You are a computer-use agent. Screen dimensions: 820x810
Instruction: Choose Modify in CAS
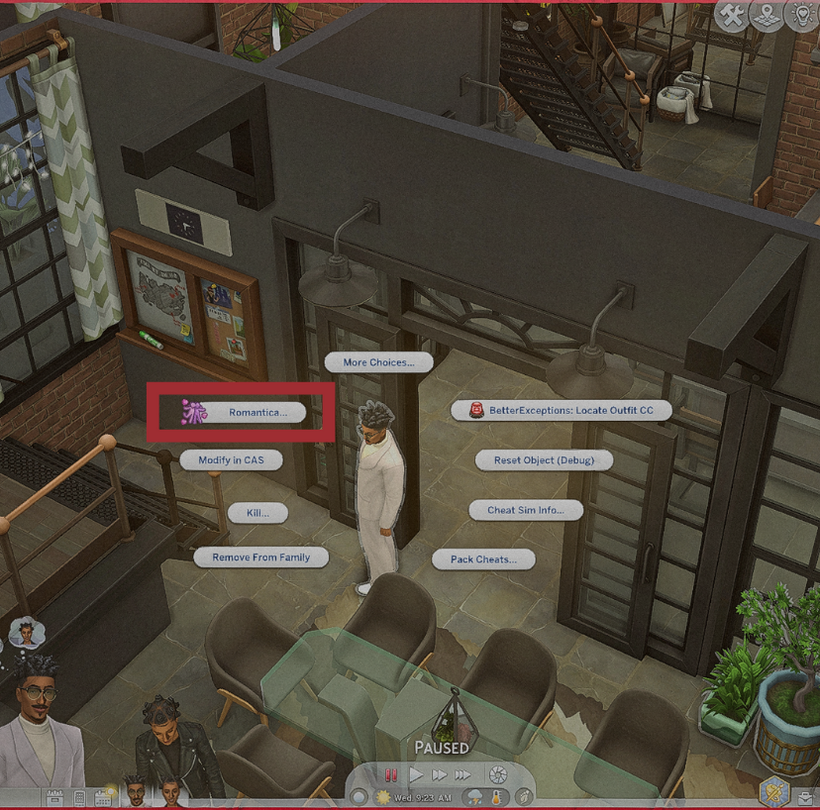click(x=231, y=459)
